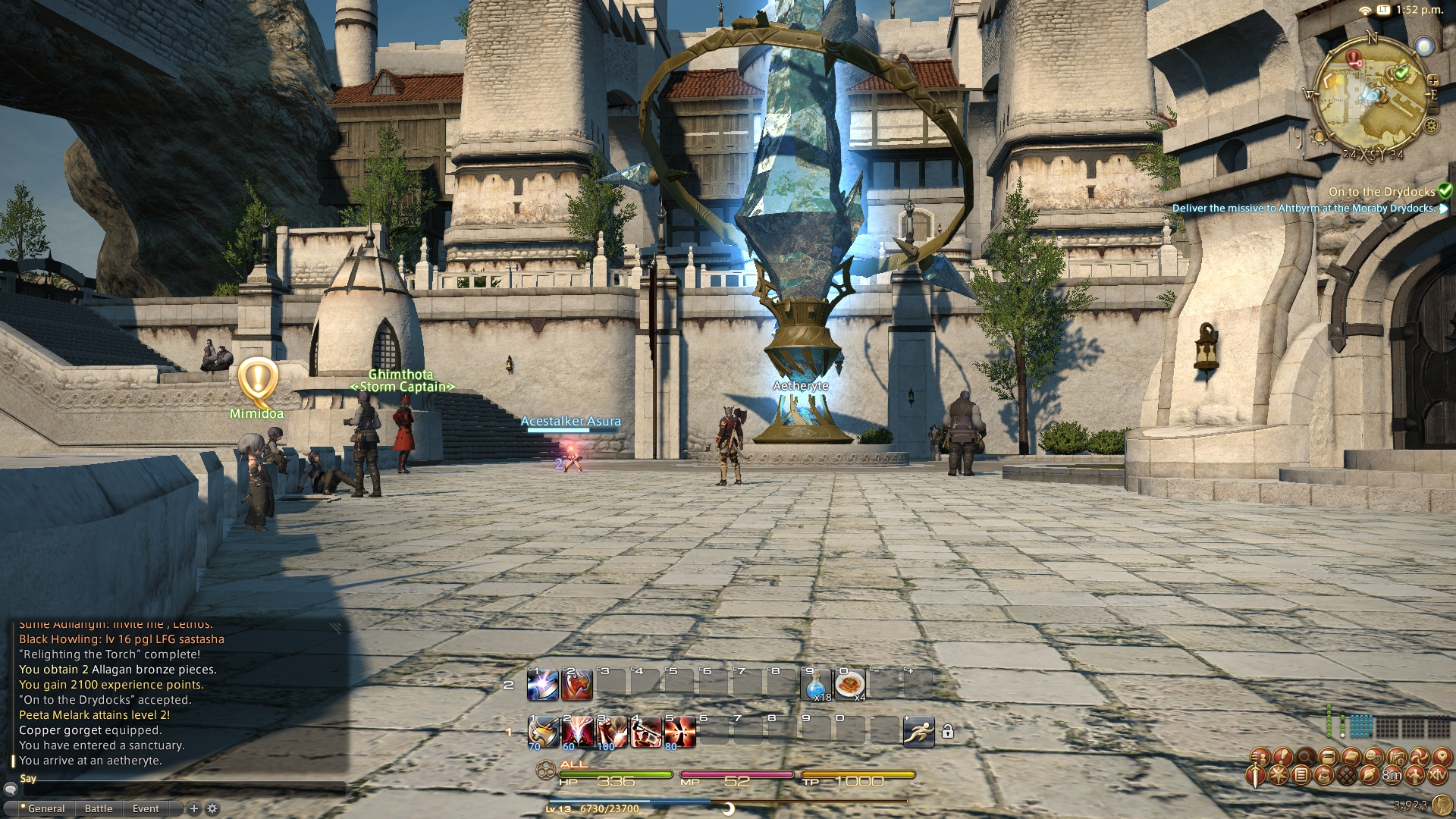Open the XIV system menu icon
Viewport: 1456px width, 819px height.
[x=1437, y=775]
